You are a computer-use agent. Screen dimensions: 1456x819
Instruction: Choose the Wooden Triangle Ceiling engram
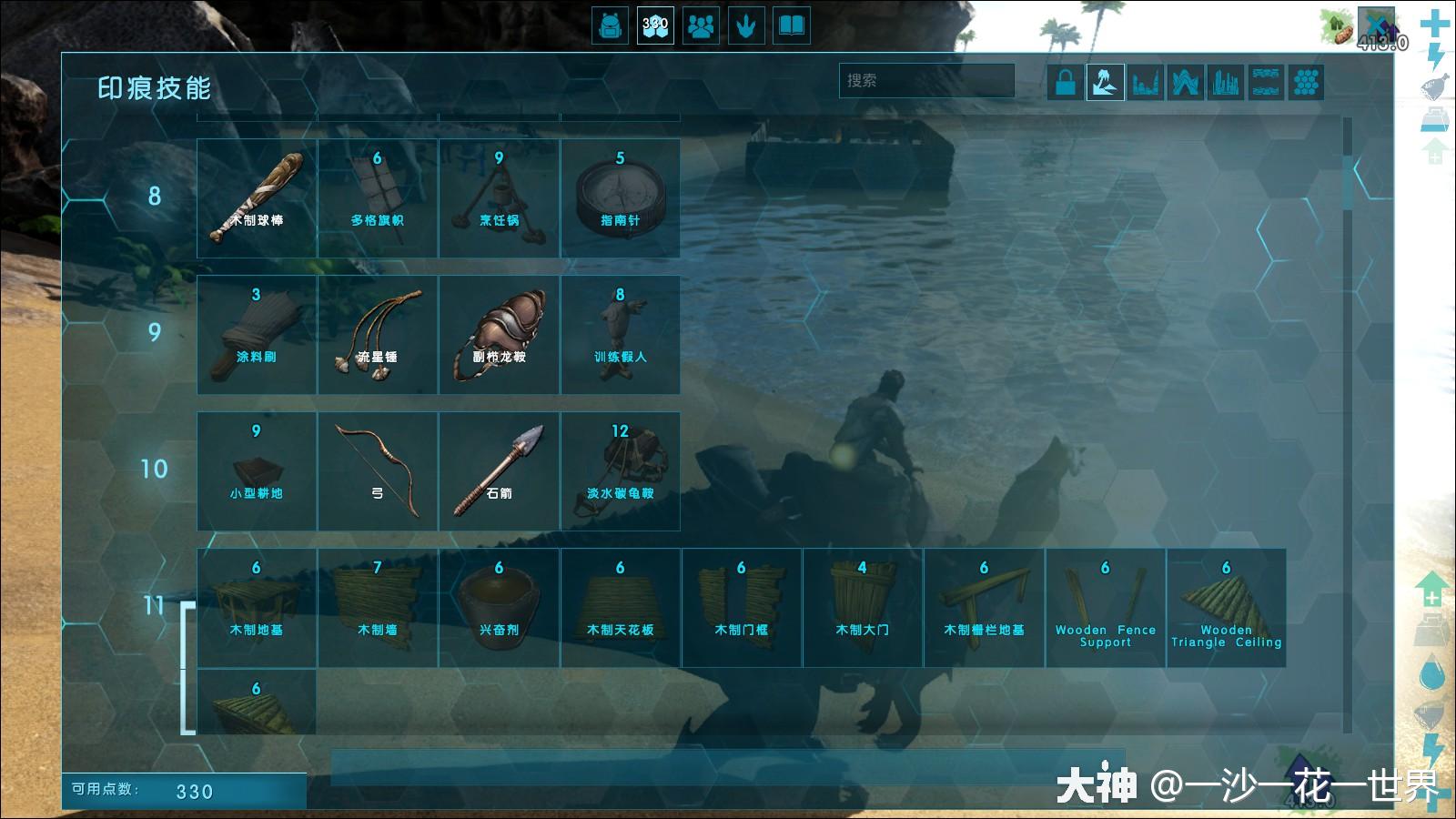pos(1226,608)
